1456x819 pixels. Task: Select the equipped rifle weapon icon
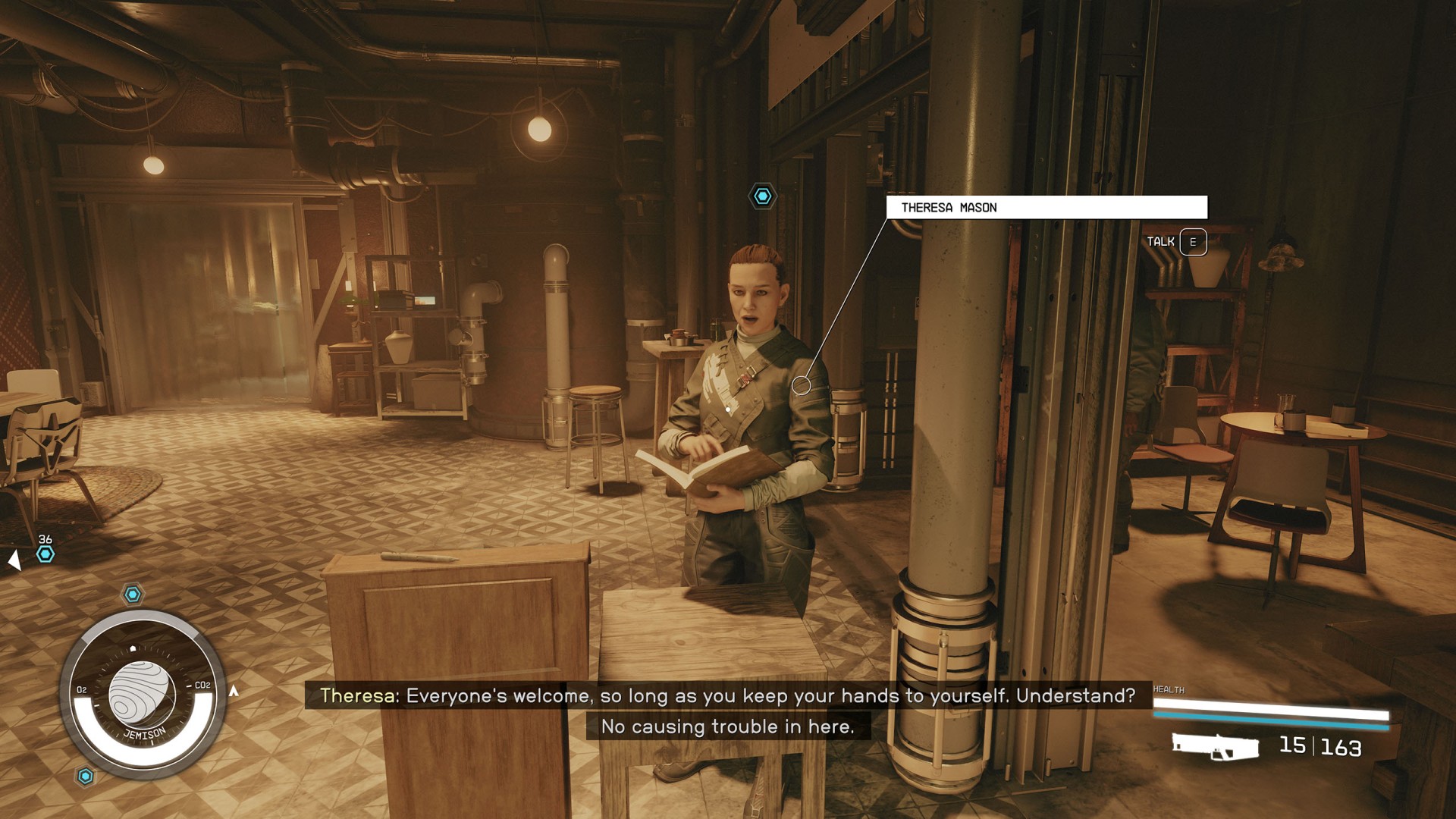point(1215,746)
